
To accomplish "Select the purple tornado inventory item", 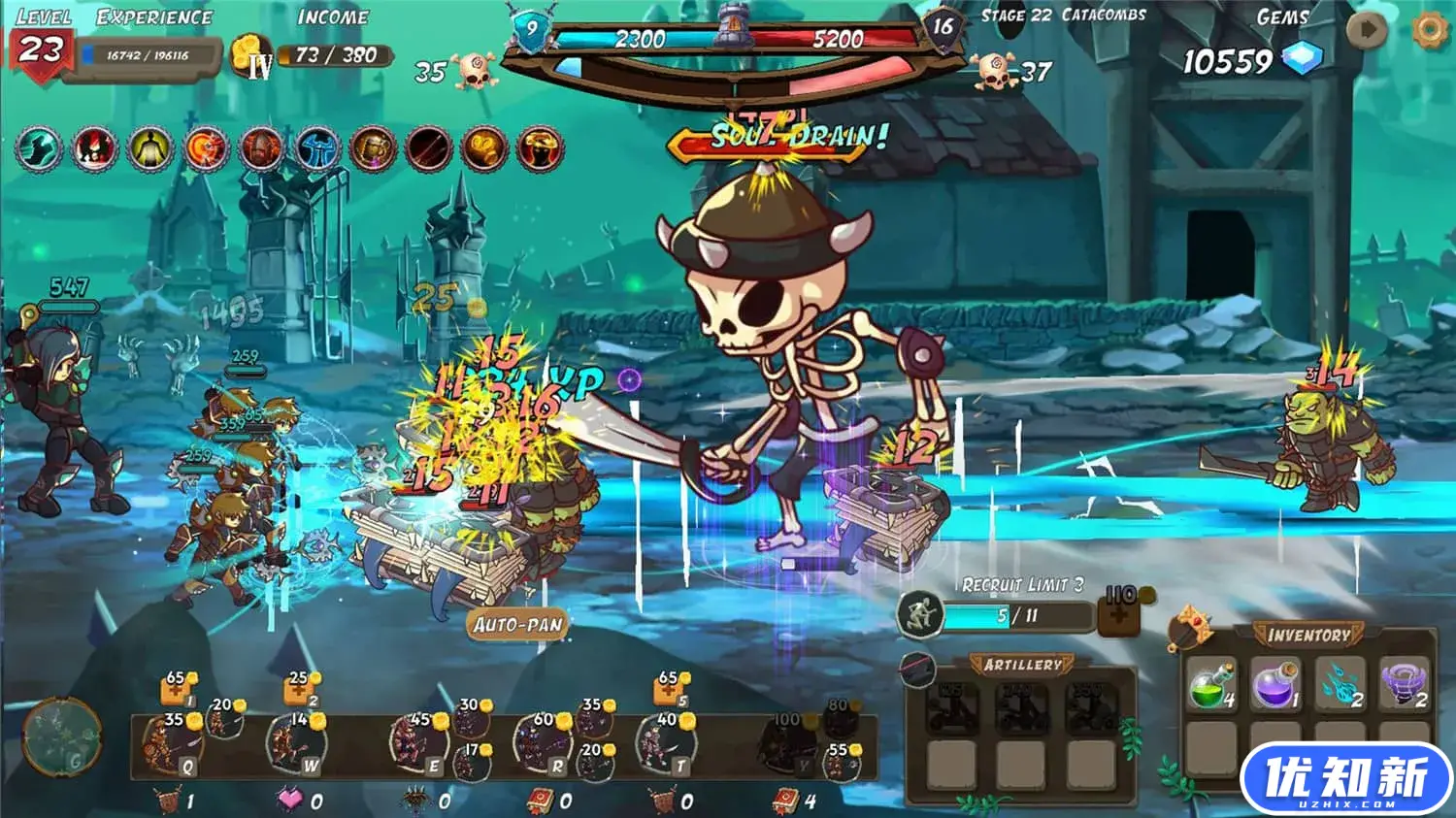I will pyautogui.click(x=1405, y=684).
